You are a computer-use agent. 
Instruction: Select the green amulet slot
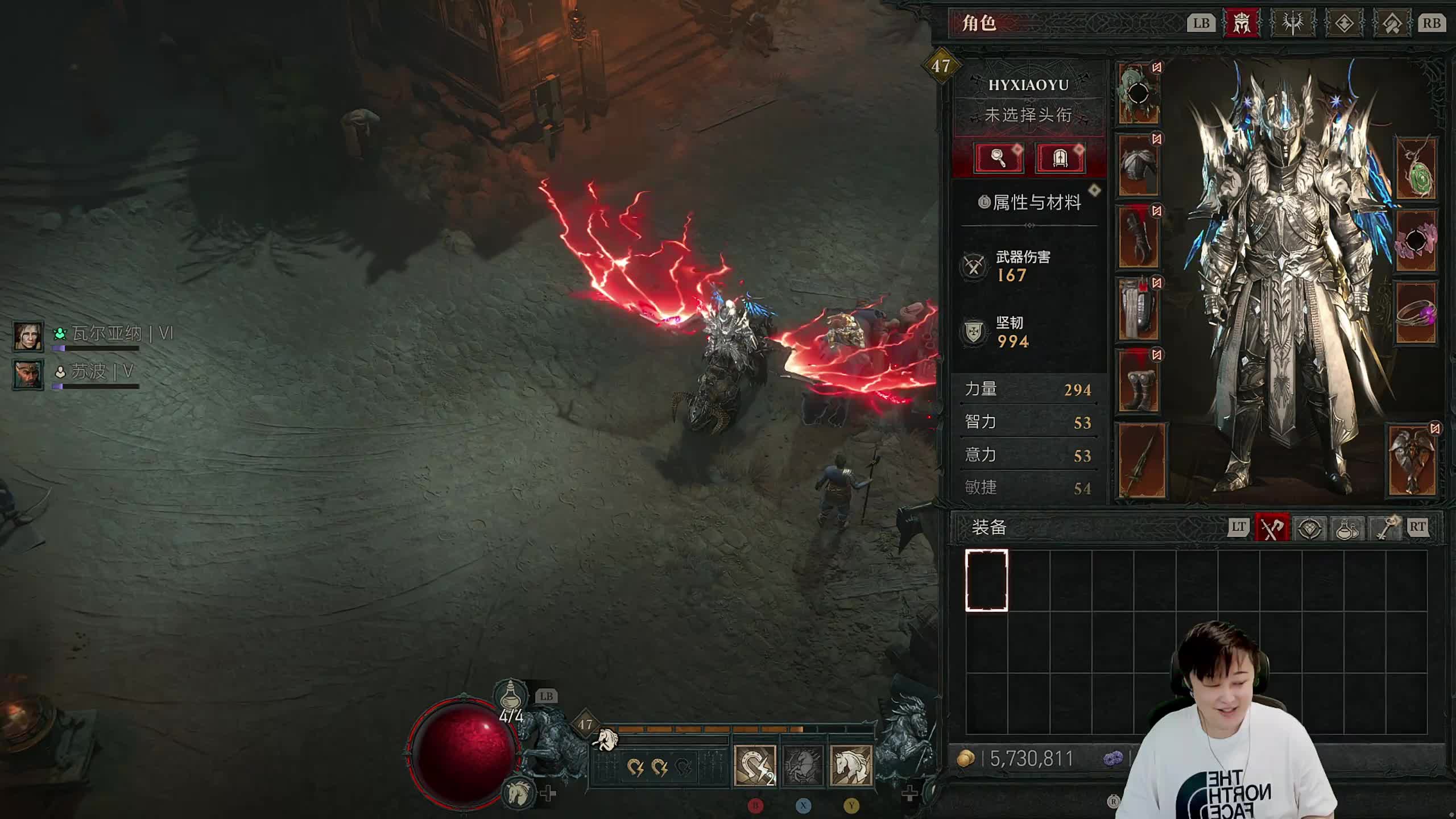click(x=1416, y=168)
